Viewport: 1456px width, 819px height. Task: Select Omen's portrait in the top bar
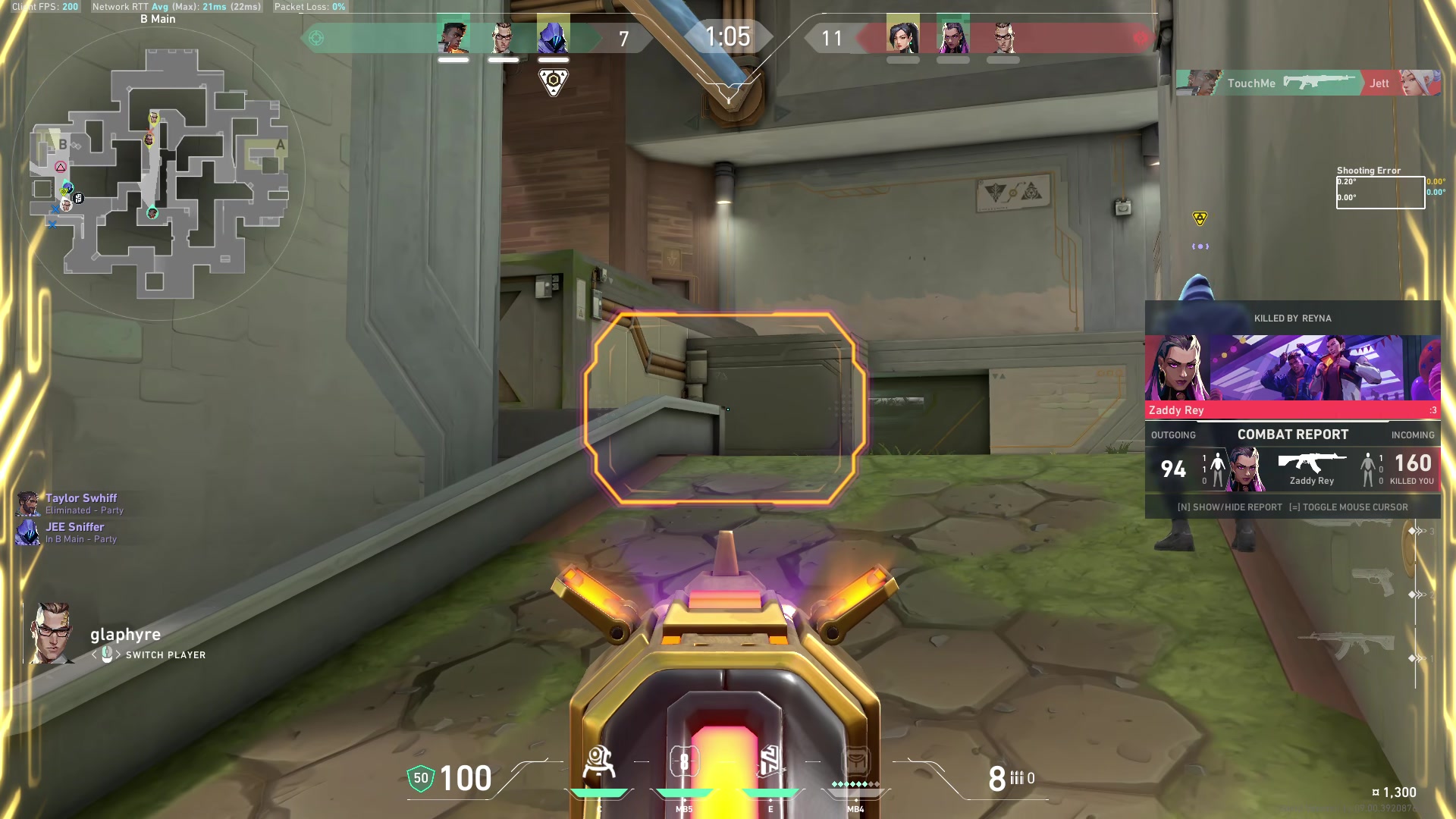click(553, 38)
